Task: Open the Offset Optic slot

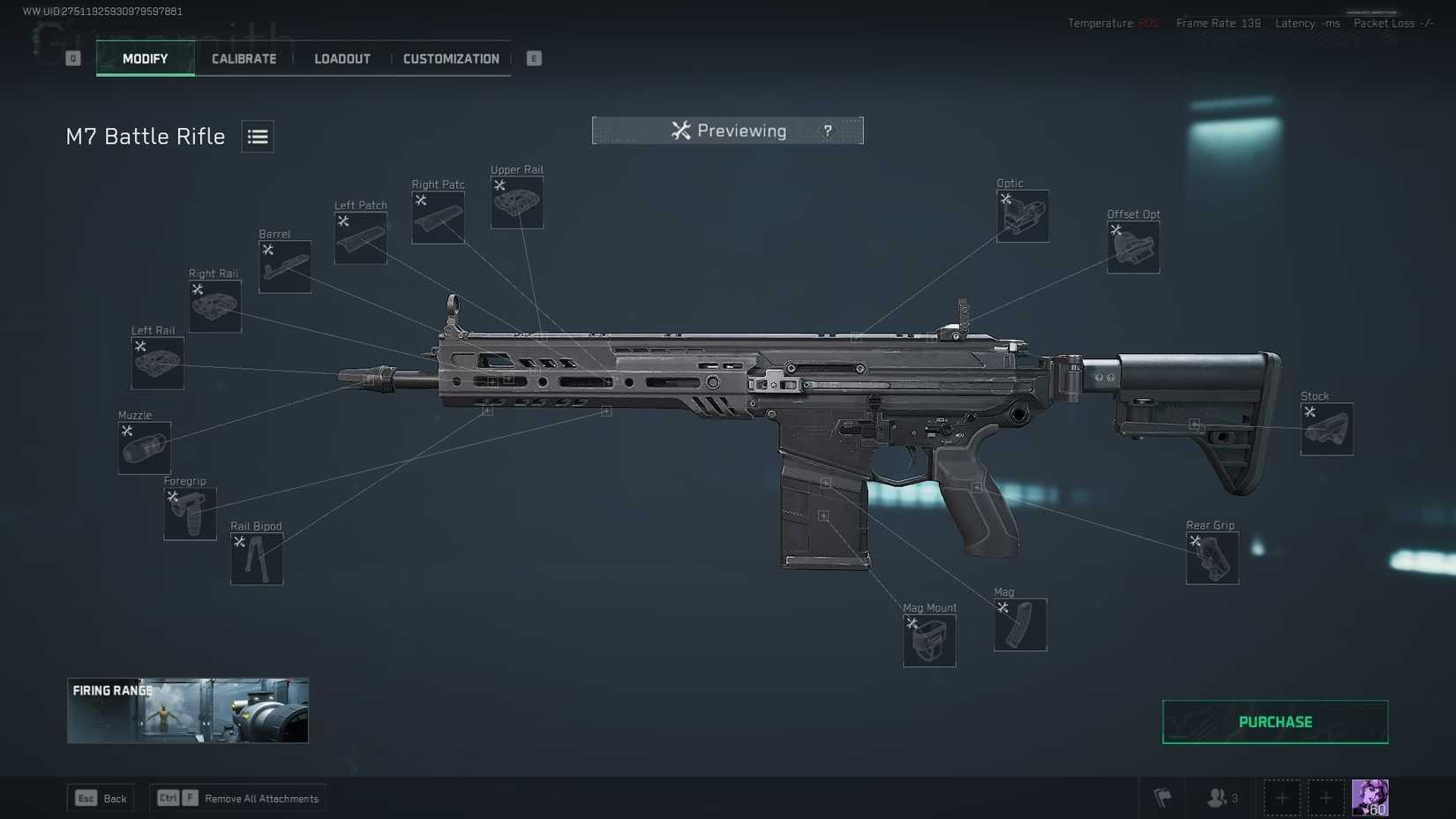Action: pyautogui.click(x=1133, y=247)
